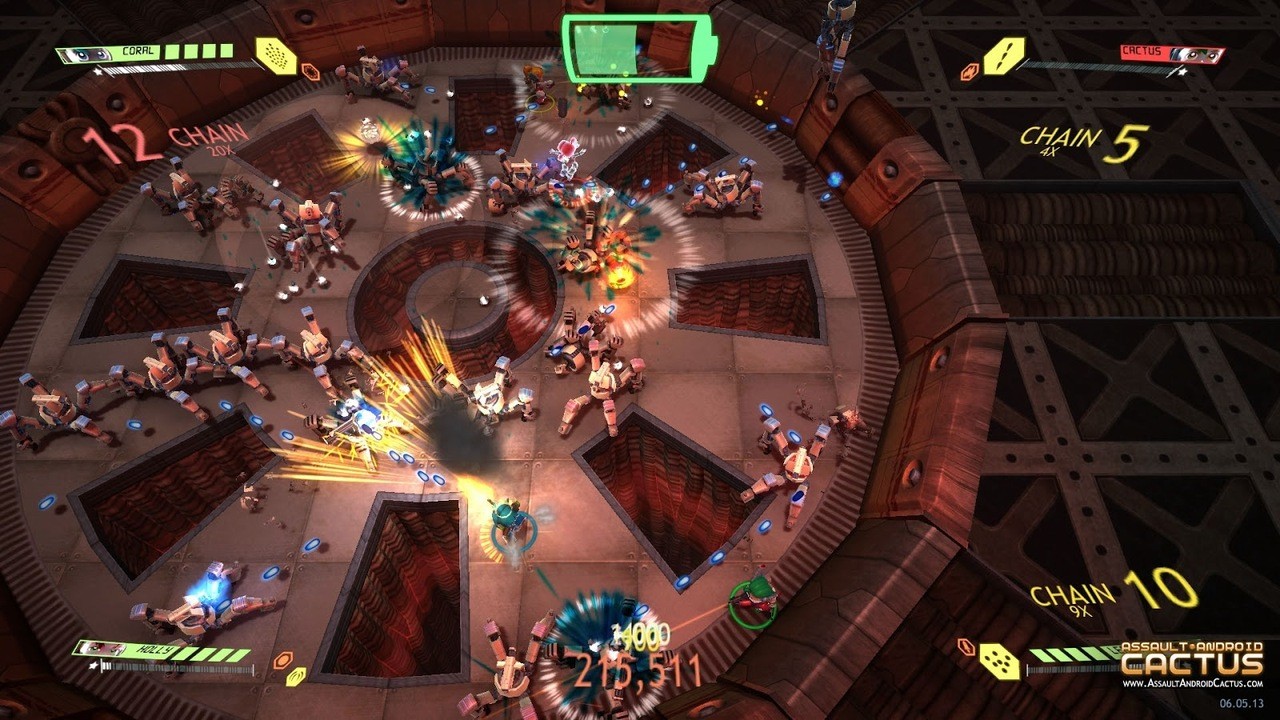1280x720 pixels.
Task: Click the yellow dice power-up icon bottom right
Action: point(999,662)
